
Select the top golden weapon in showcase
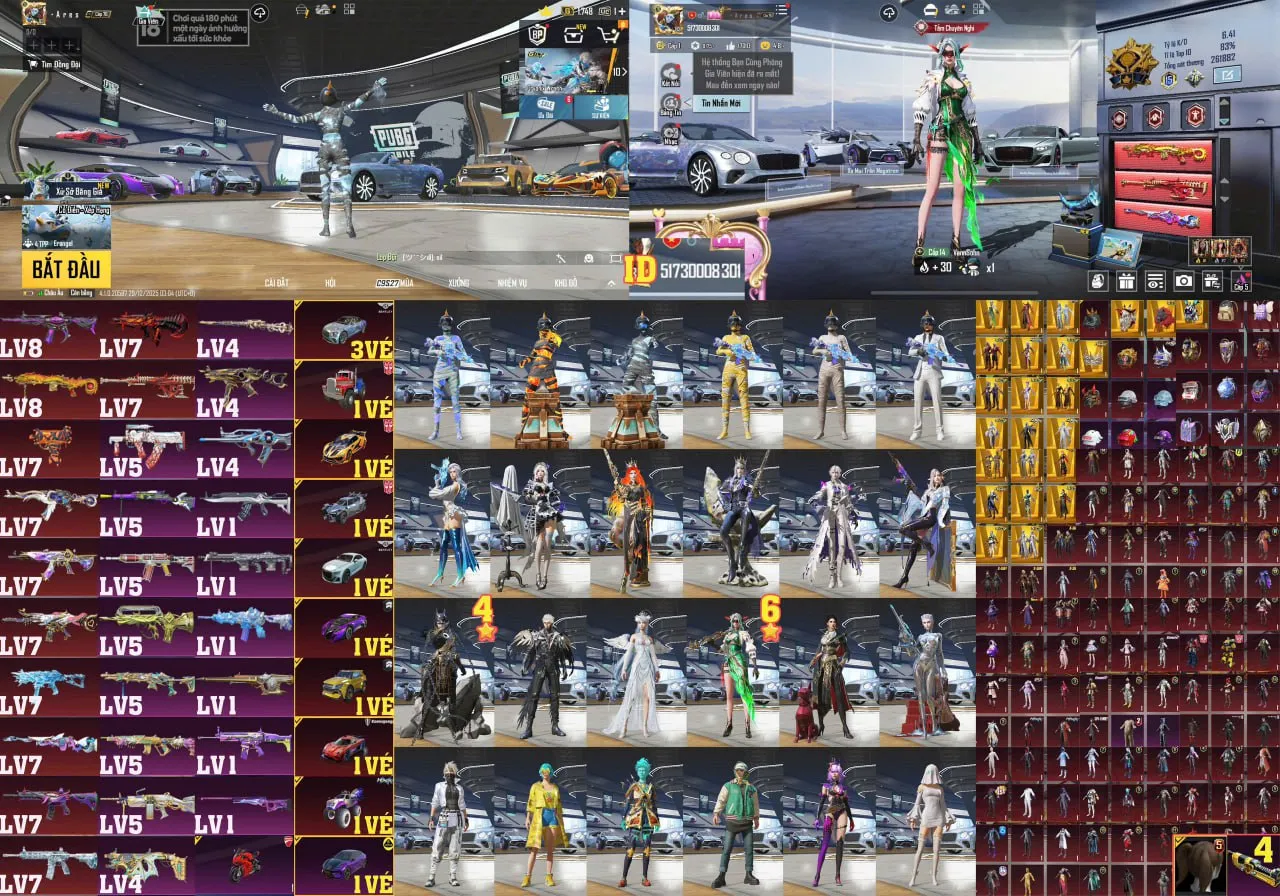click(1162, 155)
